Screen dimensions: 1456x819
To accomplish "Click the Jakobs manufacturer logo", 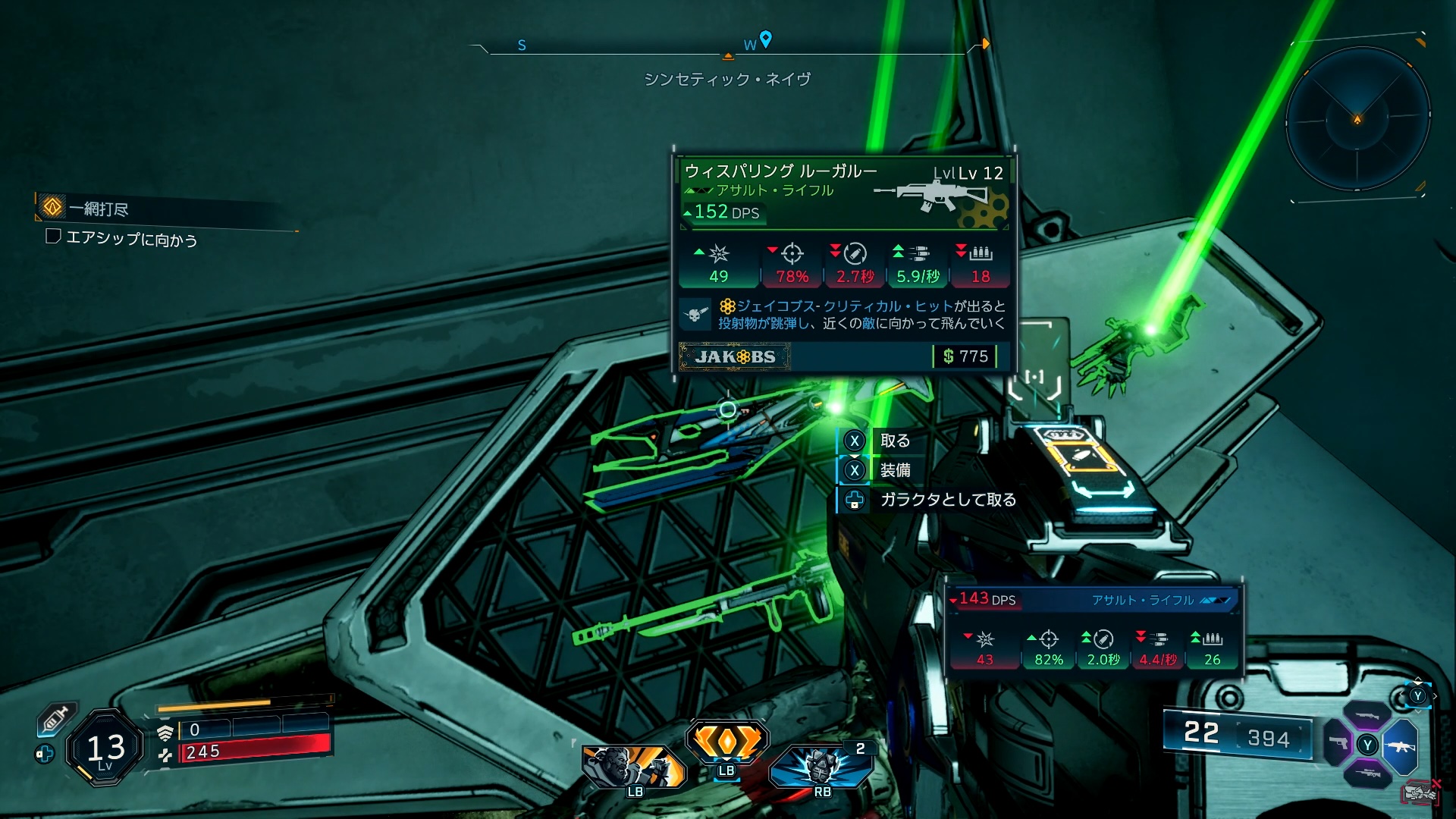I will [x=735, y=356].
